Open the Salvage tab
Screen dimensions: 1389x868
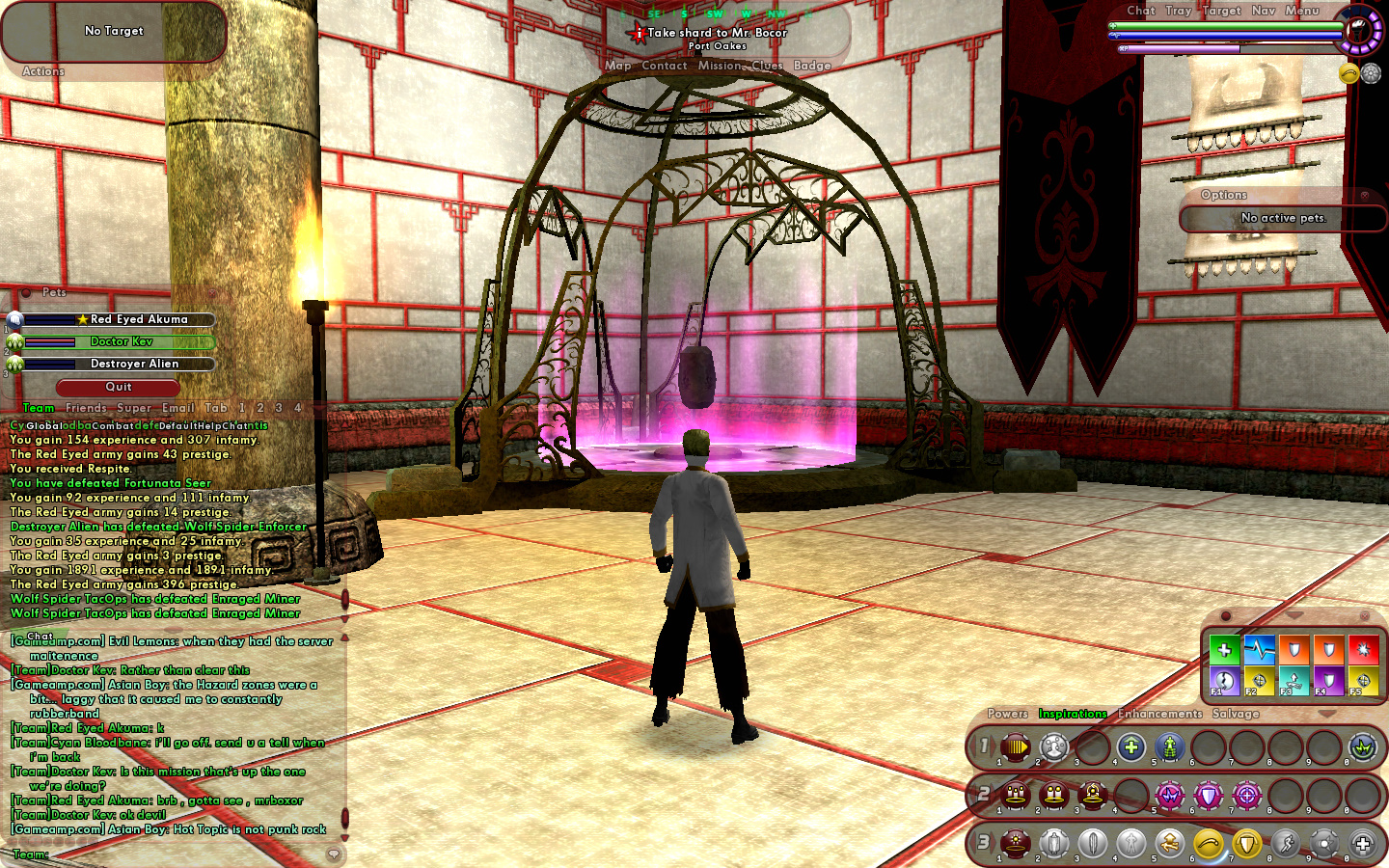click(x=1236, y=714)
